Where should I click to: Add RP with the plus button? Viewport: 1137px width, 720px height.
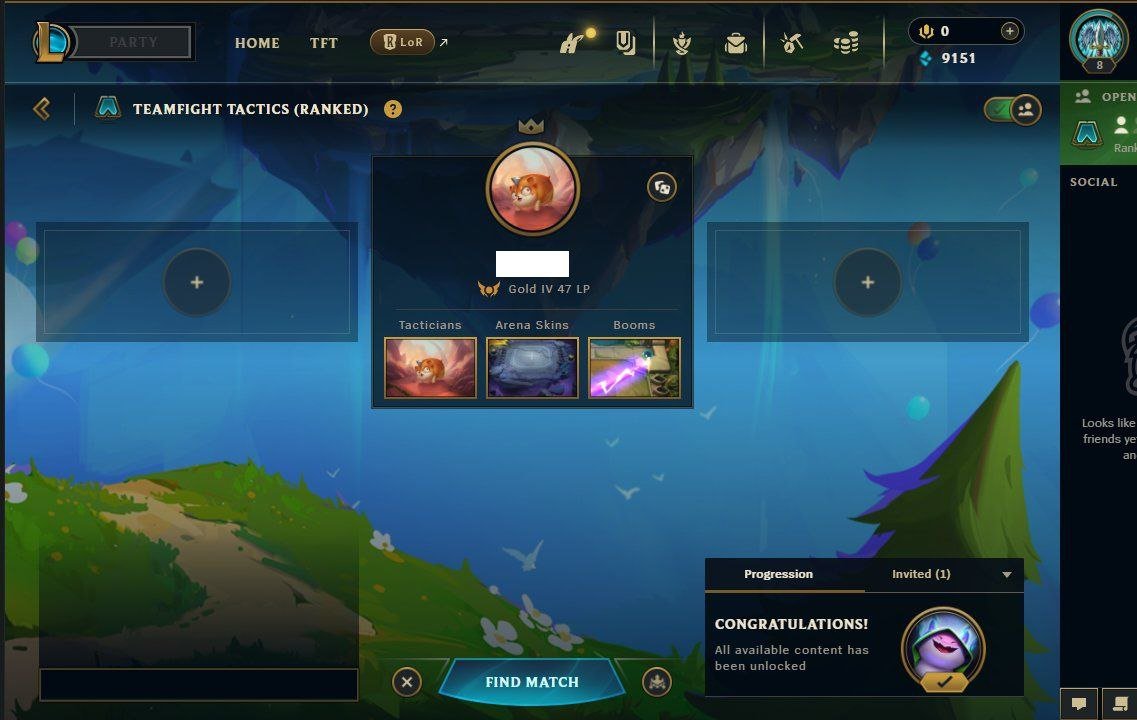(x=1009, y=31)
